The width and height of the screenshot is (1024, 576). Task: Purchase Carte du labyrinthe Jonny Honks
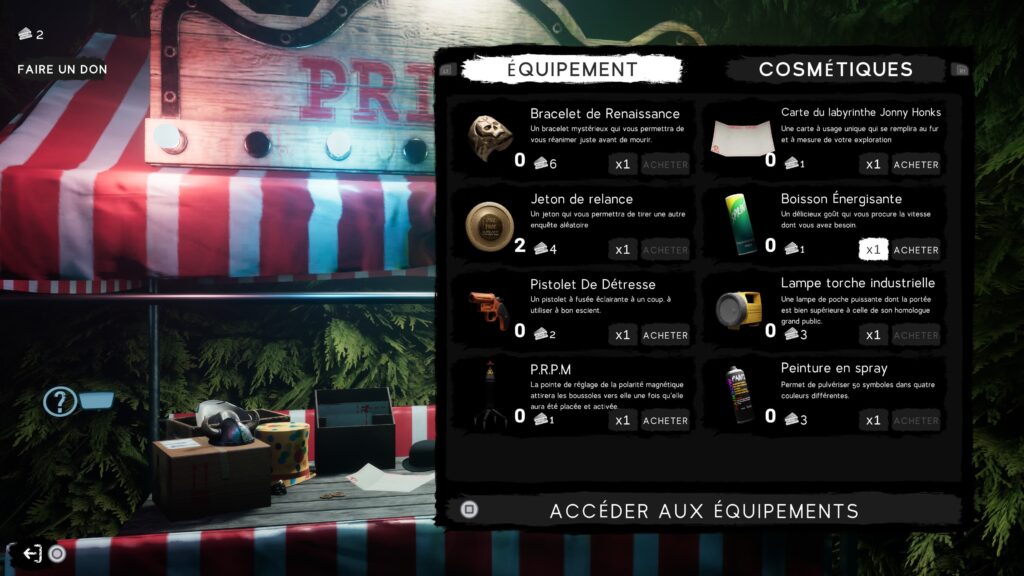coord(916,164)
